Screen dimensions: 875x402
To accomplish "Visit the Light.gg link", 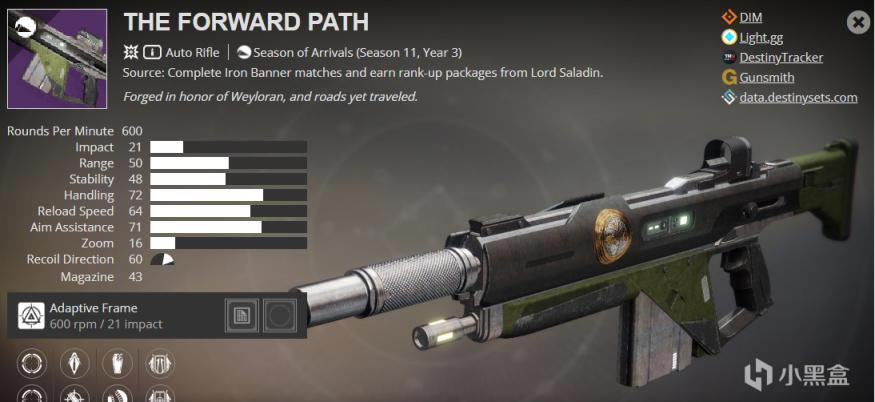I will coord(761,37).
